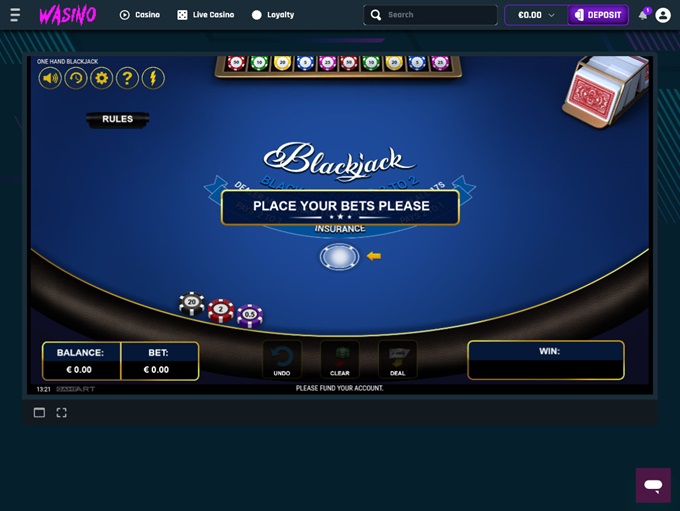
Task: Click the pink DEPOSIT button
Action: (x=598, y=15)
